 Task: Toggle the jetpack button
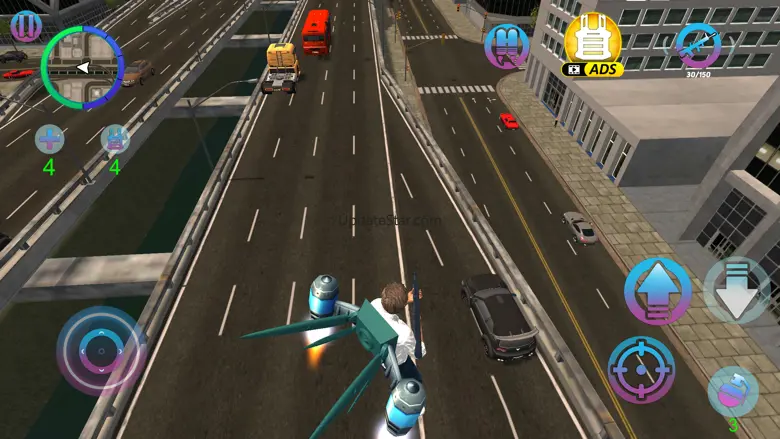tap(507, 47)
